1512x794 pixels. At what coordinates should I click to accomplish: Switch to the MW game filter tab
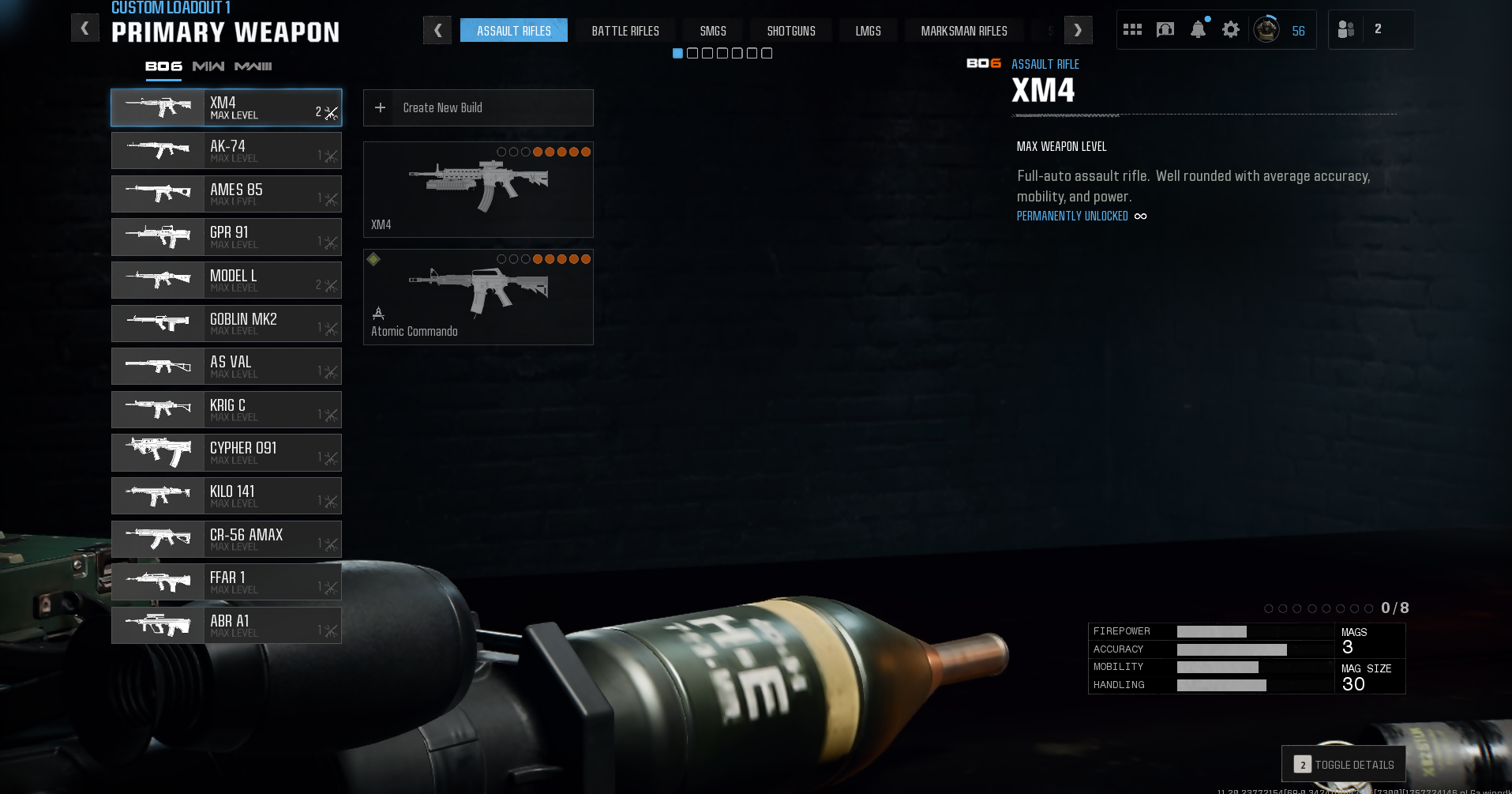pyautogui.click(x=208, y=66)
